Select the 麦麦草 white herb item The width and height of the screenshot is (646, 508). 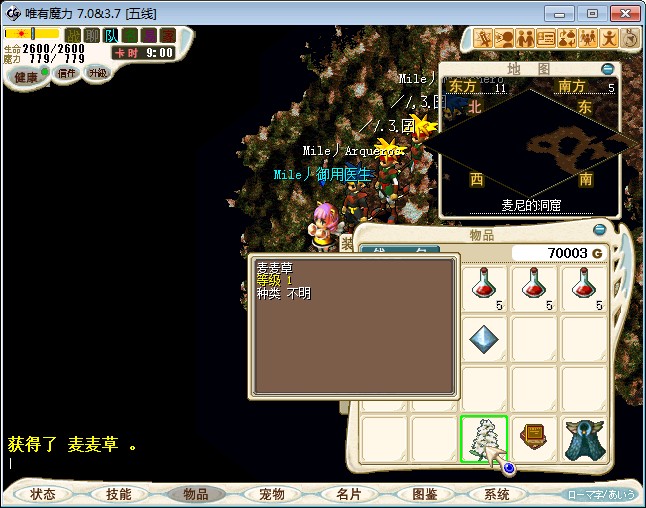[x=484, y=439]
